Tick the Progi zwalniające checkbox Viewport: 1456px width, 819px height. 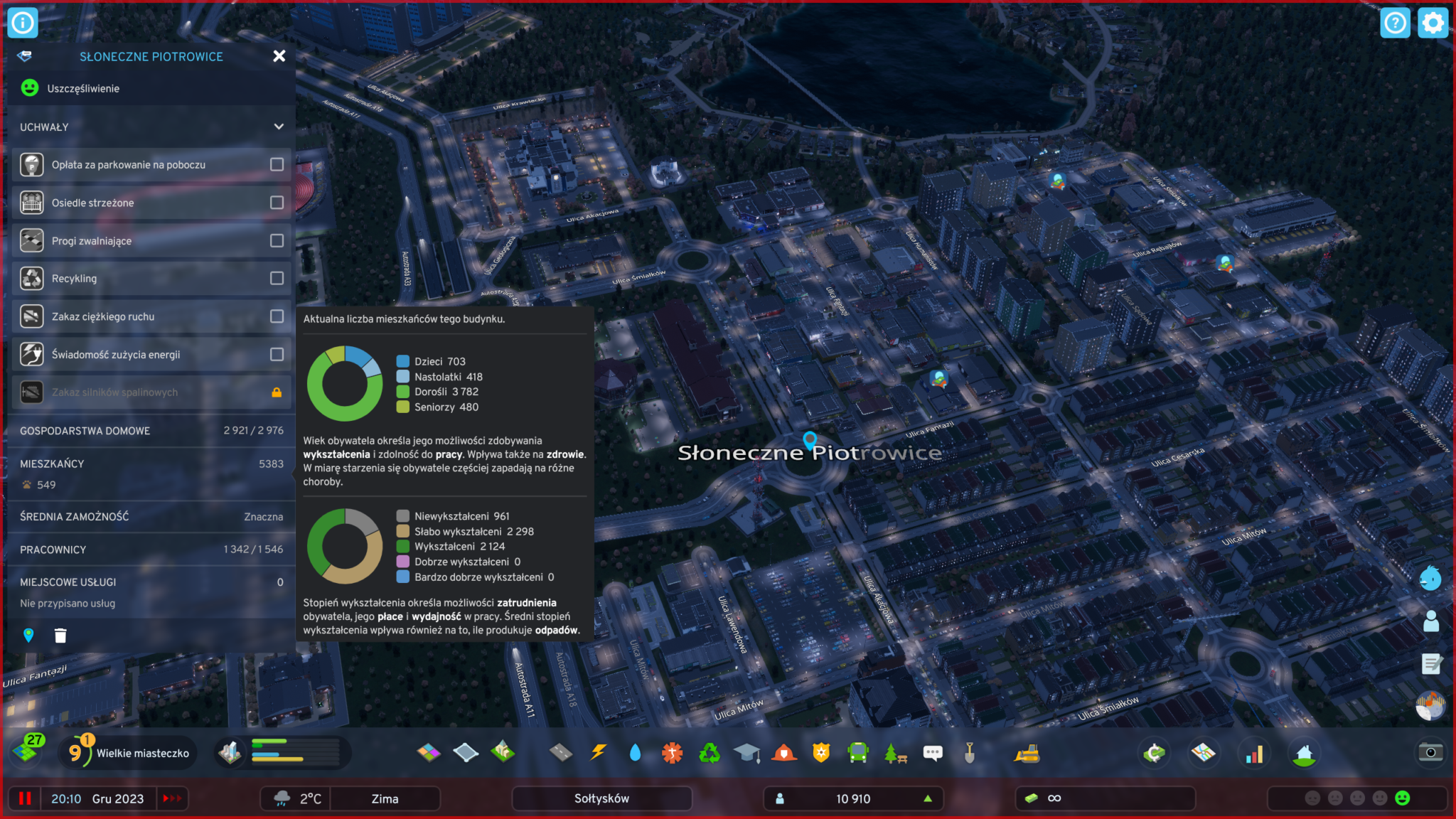point(277,241)
